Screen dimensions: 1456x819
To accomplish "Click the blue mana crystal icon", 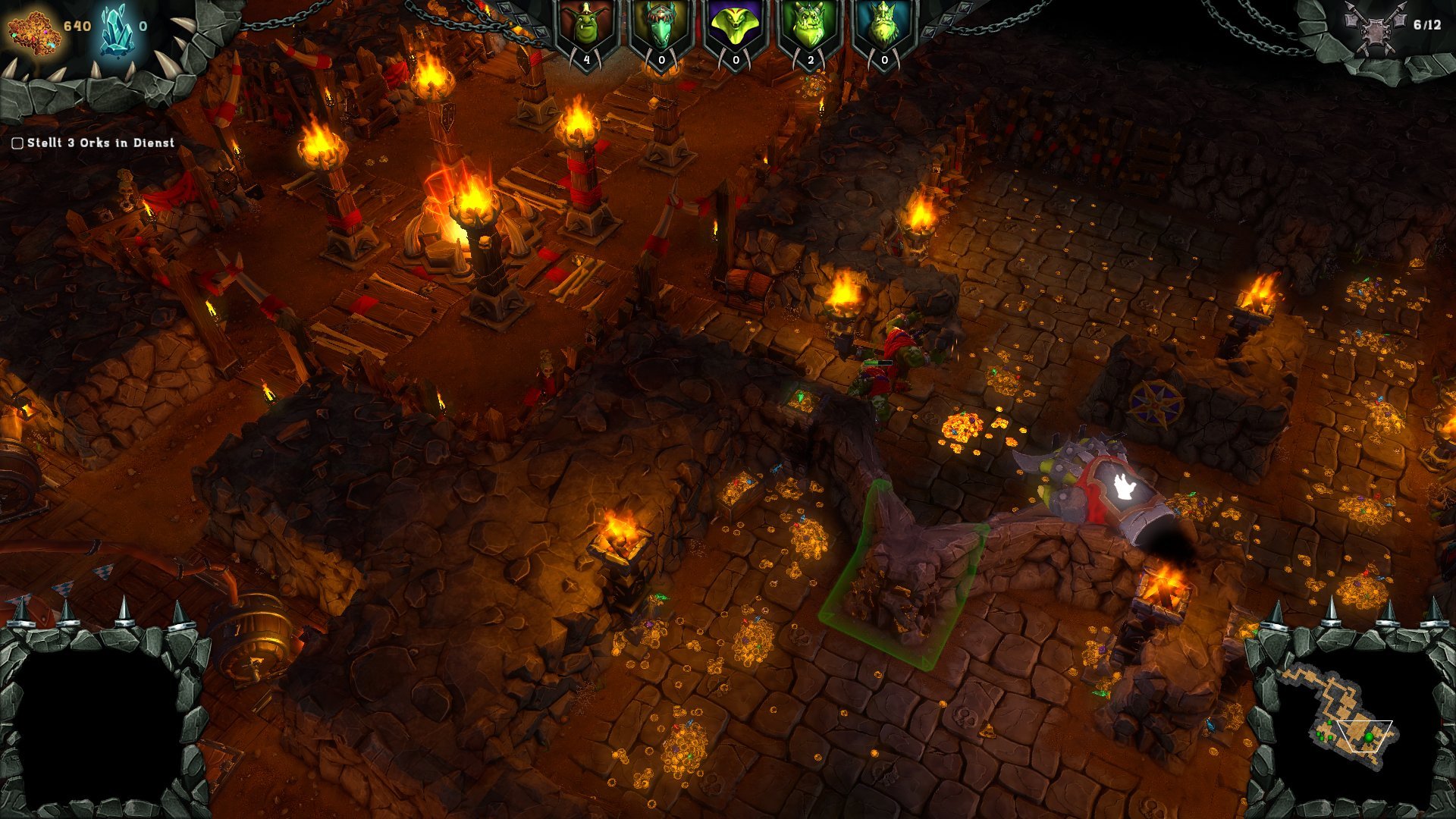I will pyautogui.click(x=116, y=30).
